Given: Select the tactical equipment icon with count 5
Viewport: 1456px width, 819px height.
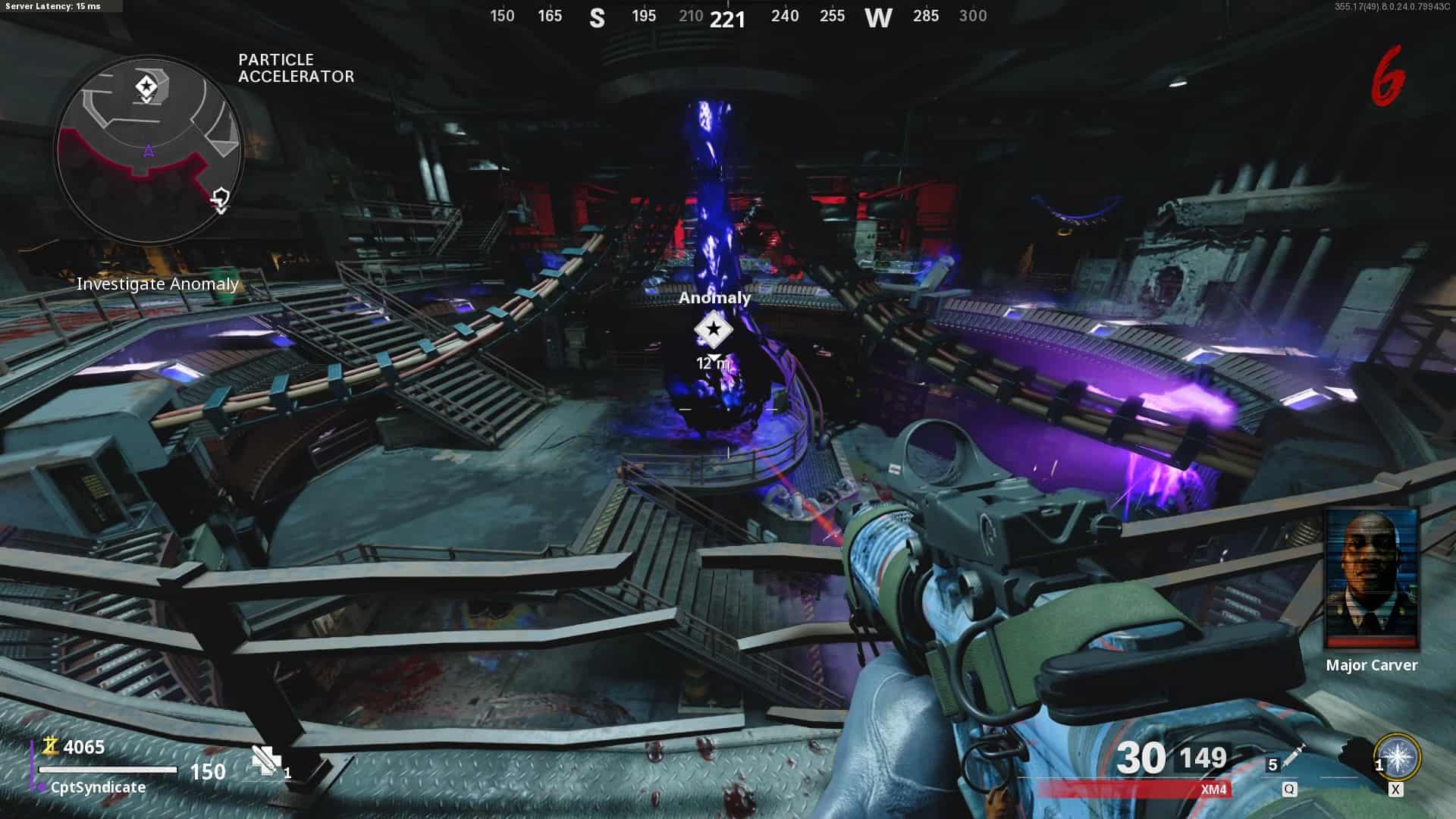Looking at the screenshot, I should coord(1288,761).
